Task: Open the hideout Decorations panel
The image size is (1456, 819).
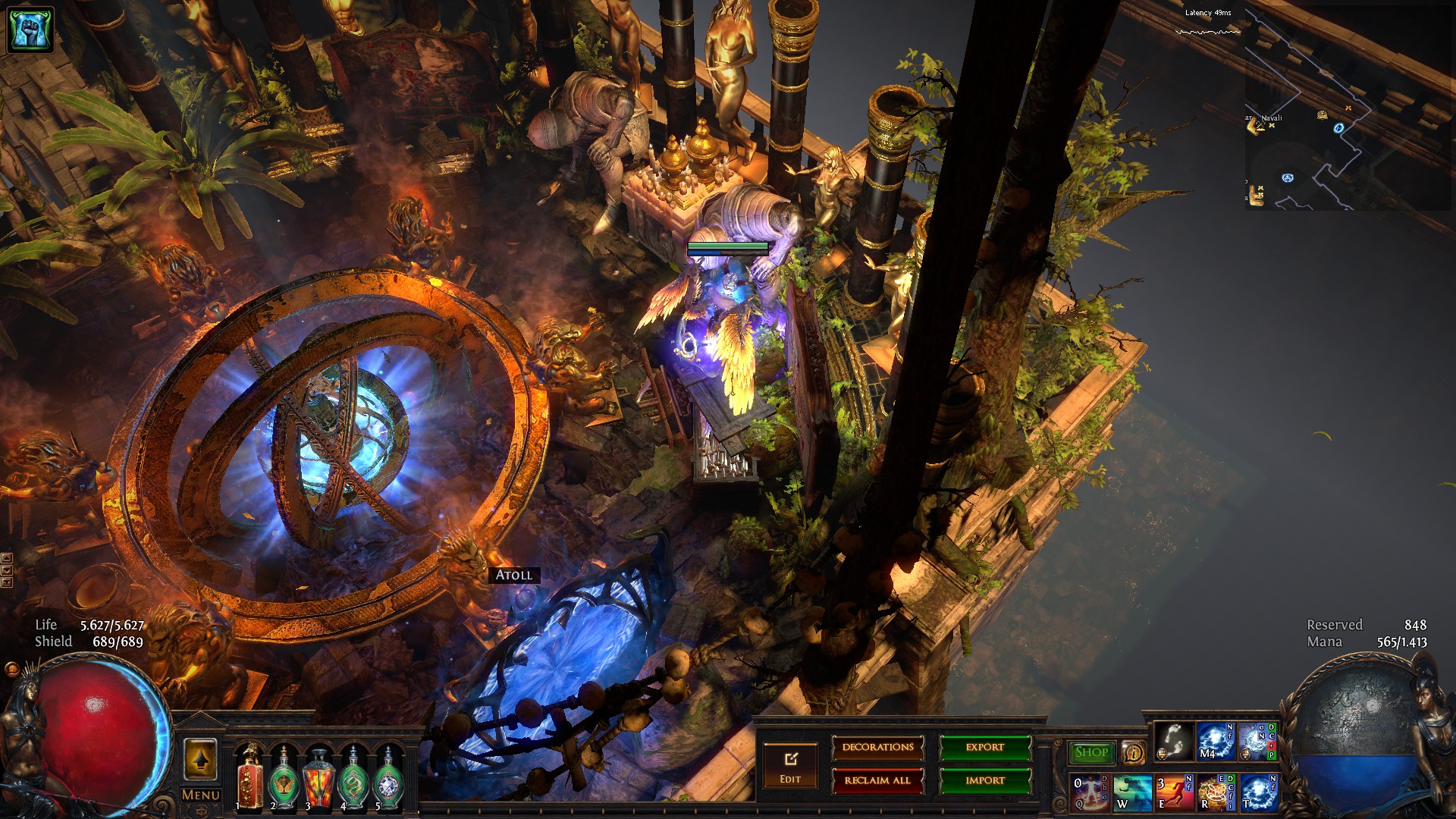Action: coord(877,748)
